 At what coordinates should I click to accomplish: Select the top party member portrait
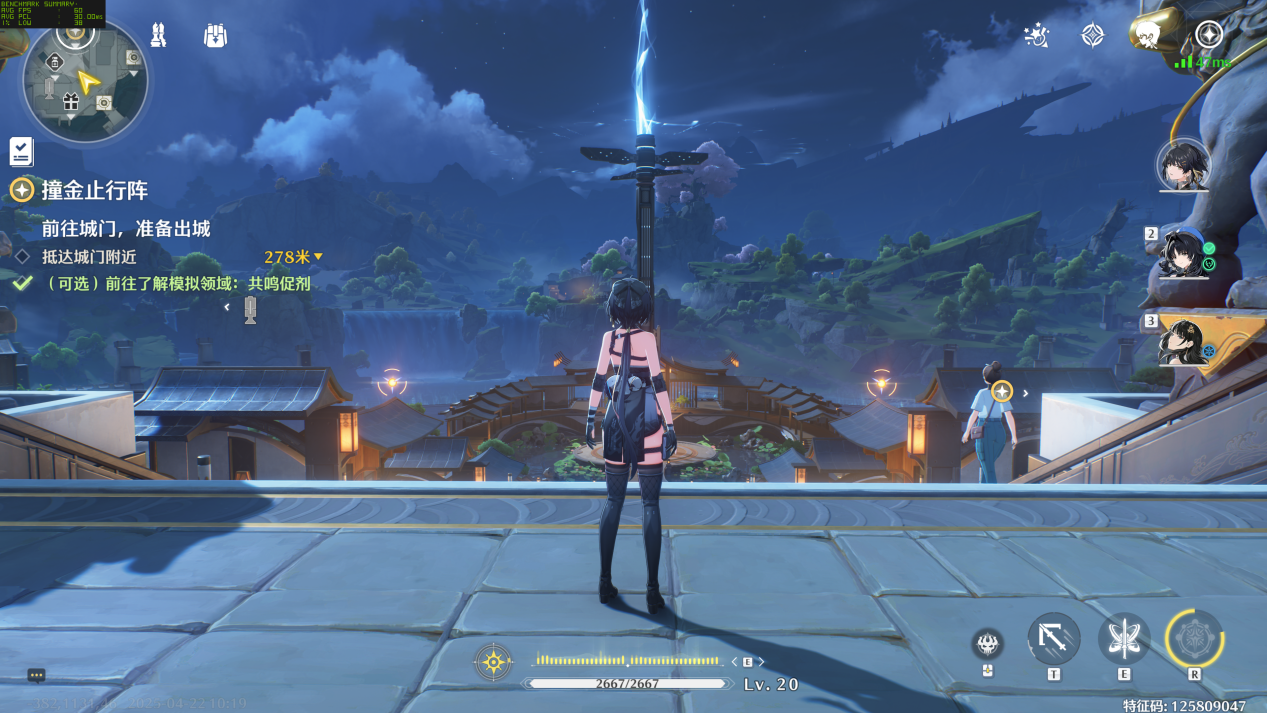click(x=1184, y=165)
